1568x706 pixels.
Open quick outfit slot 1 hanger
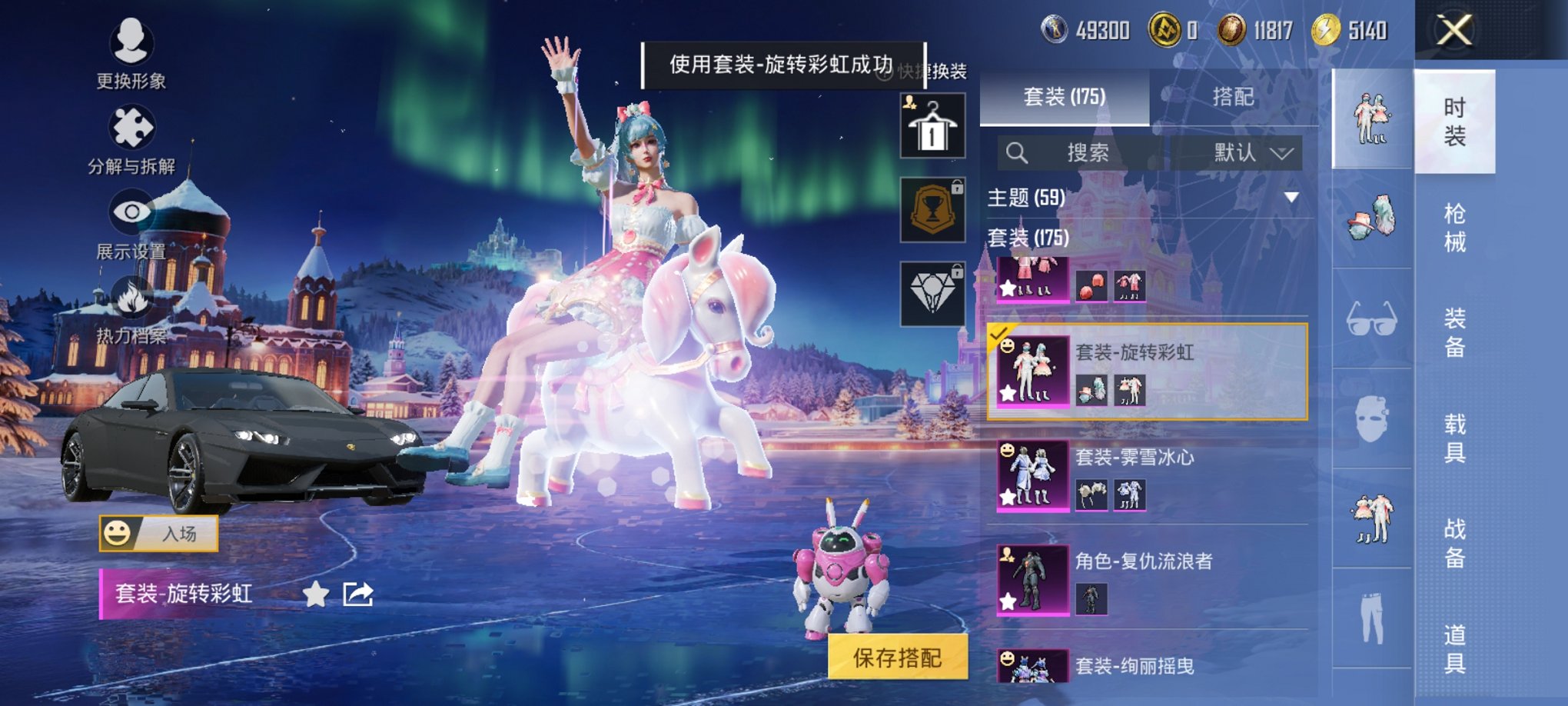pos(932,124)
